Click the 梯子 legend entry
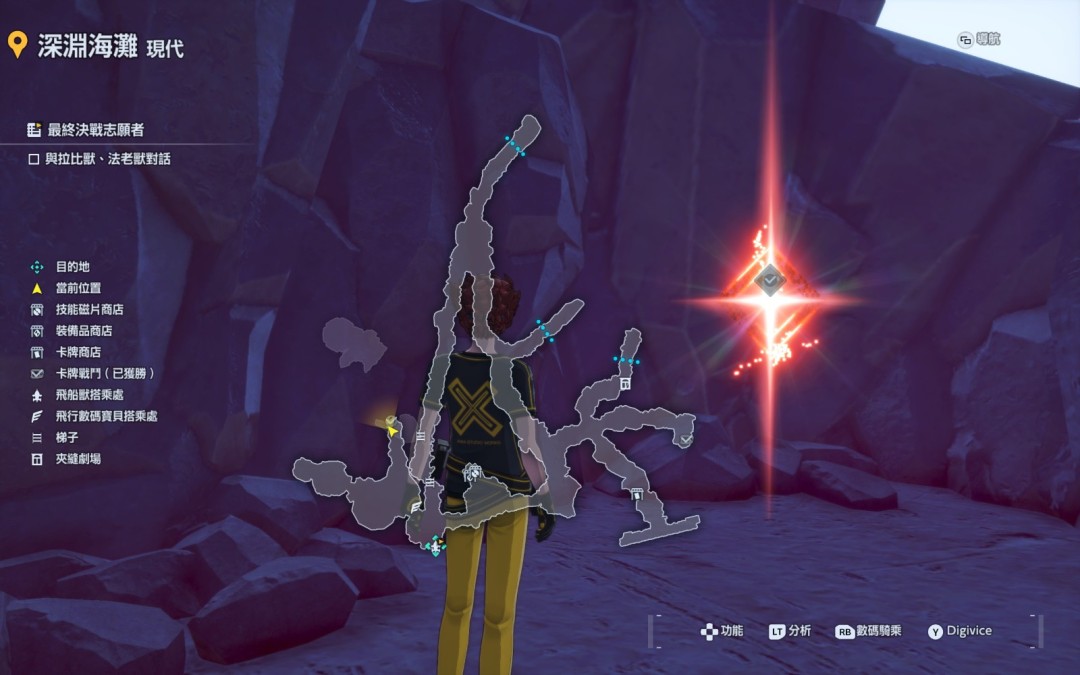The width and height of the screenshot is (1080, 675). tap(67, 437)
